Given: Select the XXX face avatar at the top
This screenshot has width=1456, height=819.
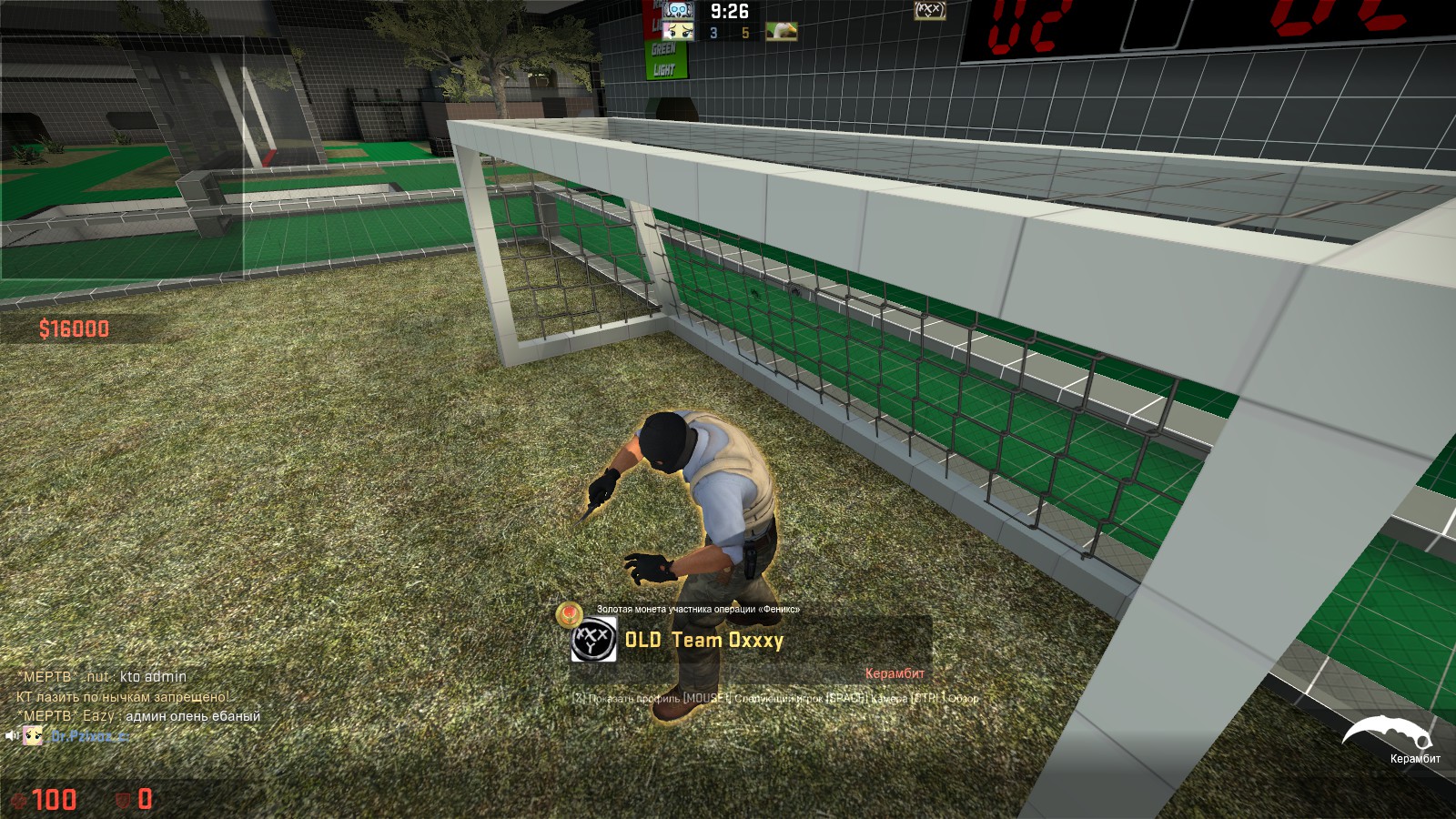Looking at the screenshot, I should click(x=929, y=11).
